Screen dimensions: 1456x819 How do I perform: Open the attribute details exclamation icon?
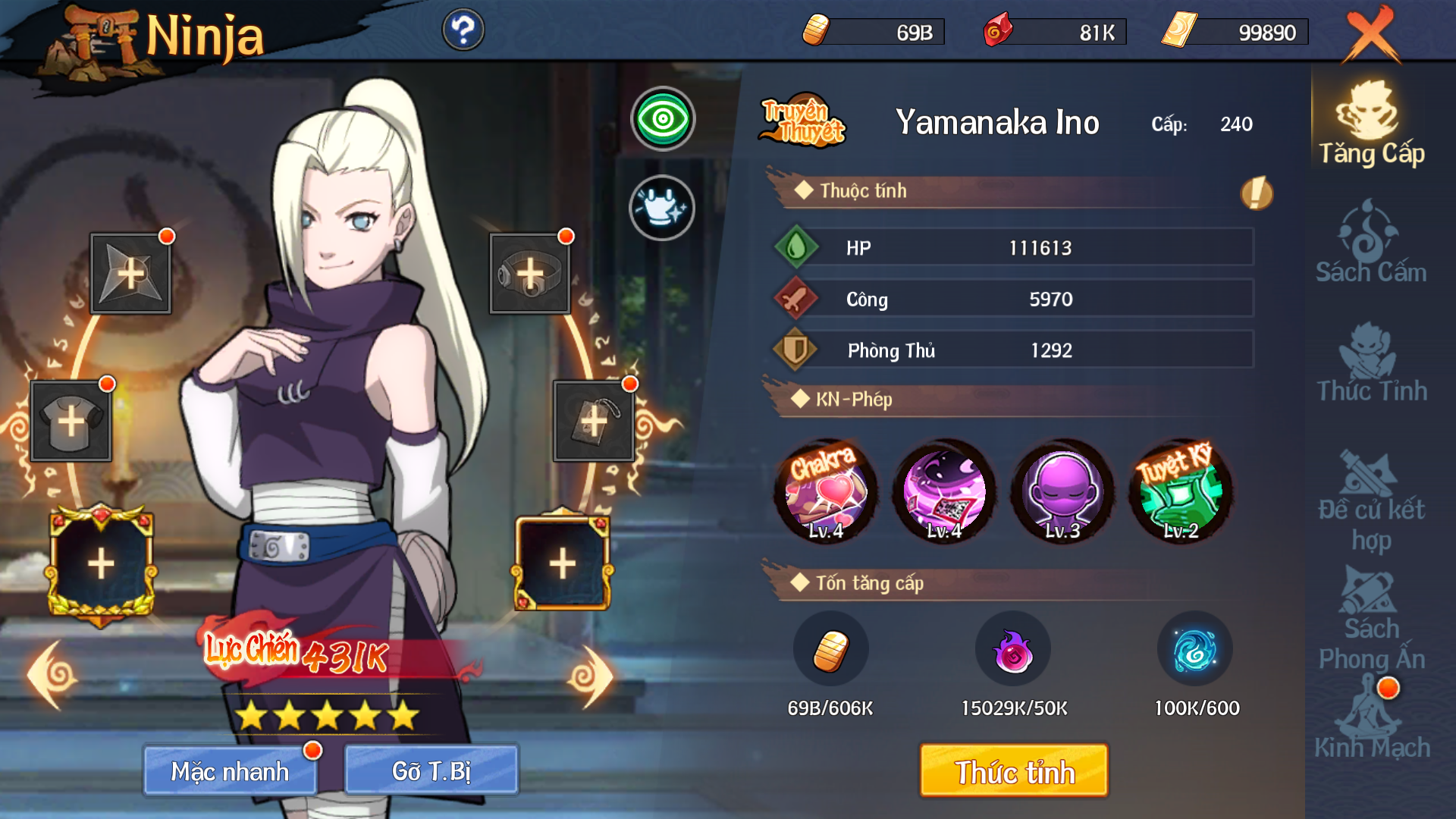click(1257, 193)
